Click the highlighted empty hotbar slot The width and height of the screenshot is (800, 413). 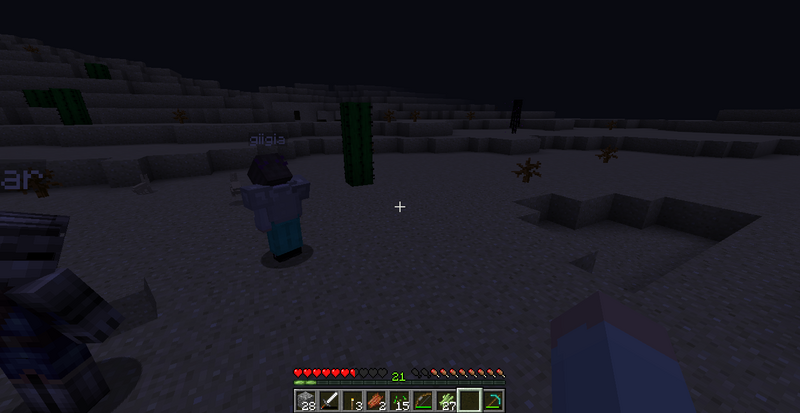(x=470, y=401)
